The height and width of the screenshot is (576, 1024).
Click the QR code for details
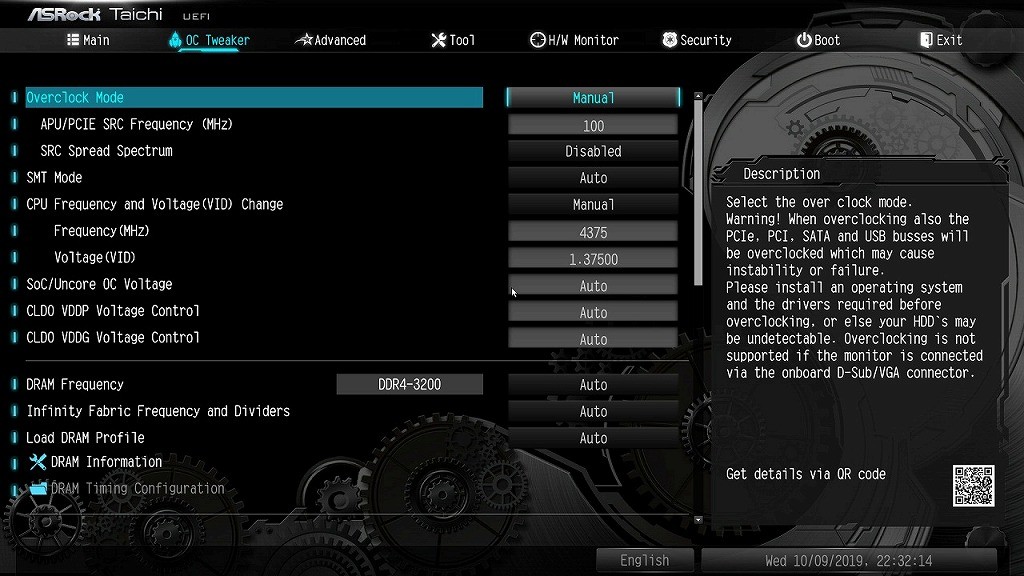click(973, 485)
